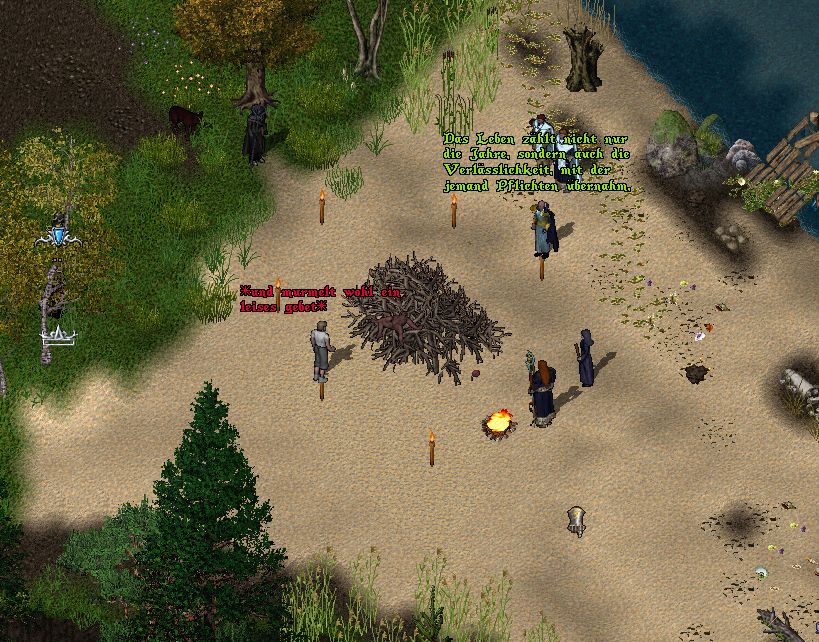The width and height of the screenshot is (819, 642).
Task: Click the blue gem with silver wings
Action: [x=59, y=235]
